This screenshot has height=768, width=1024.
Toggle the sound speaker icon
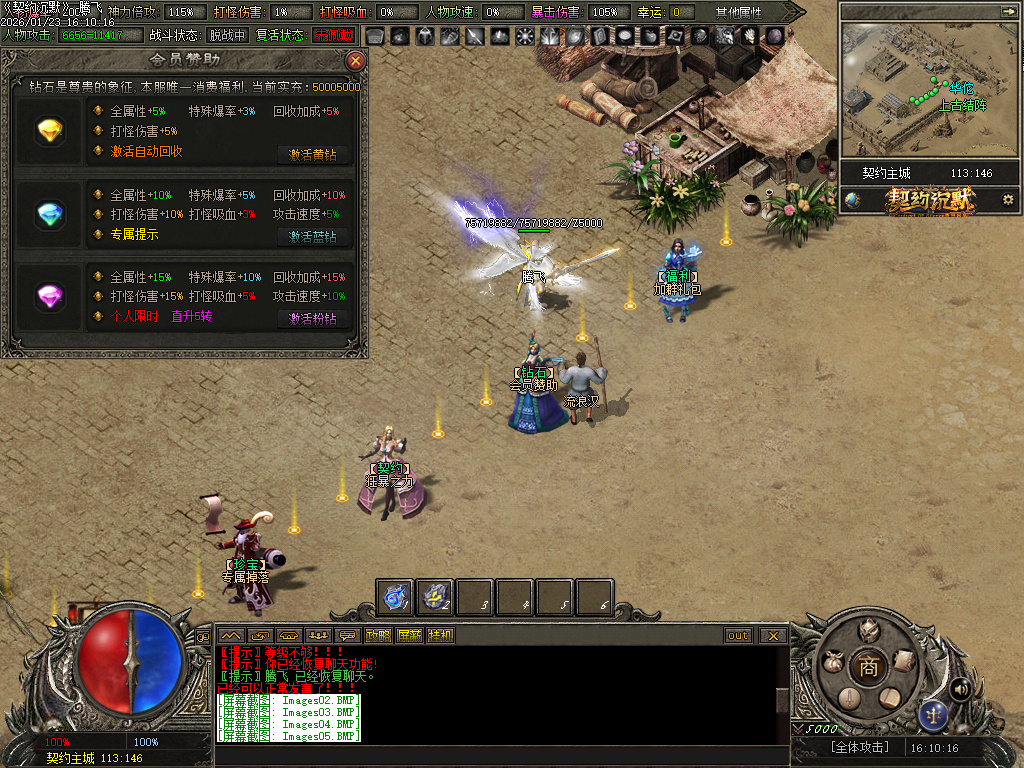point(961,689)
